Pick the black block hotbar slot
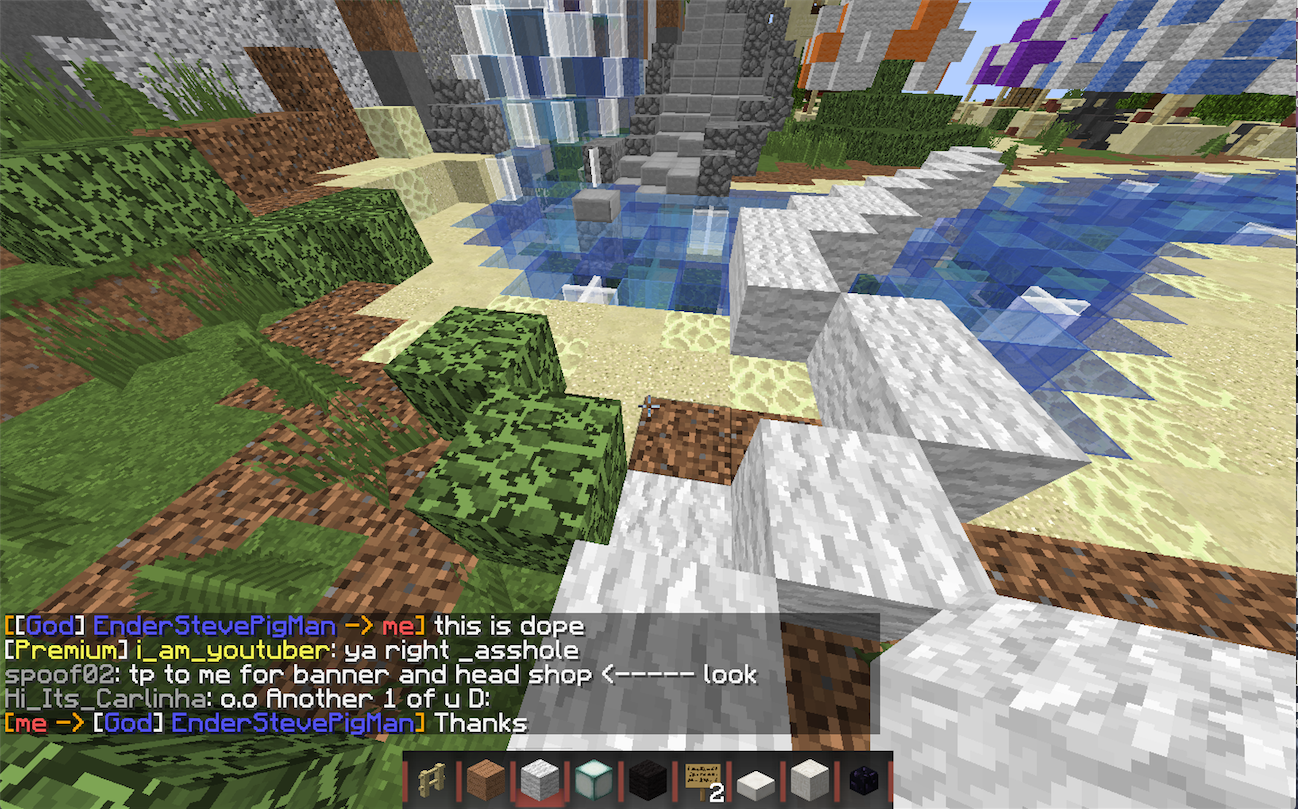 point(645,779)
